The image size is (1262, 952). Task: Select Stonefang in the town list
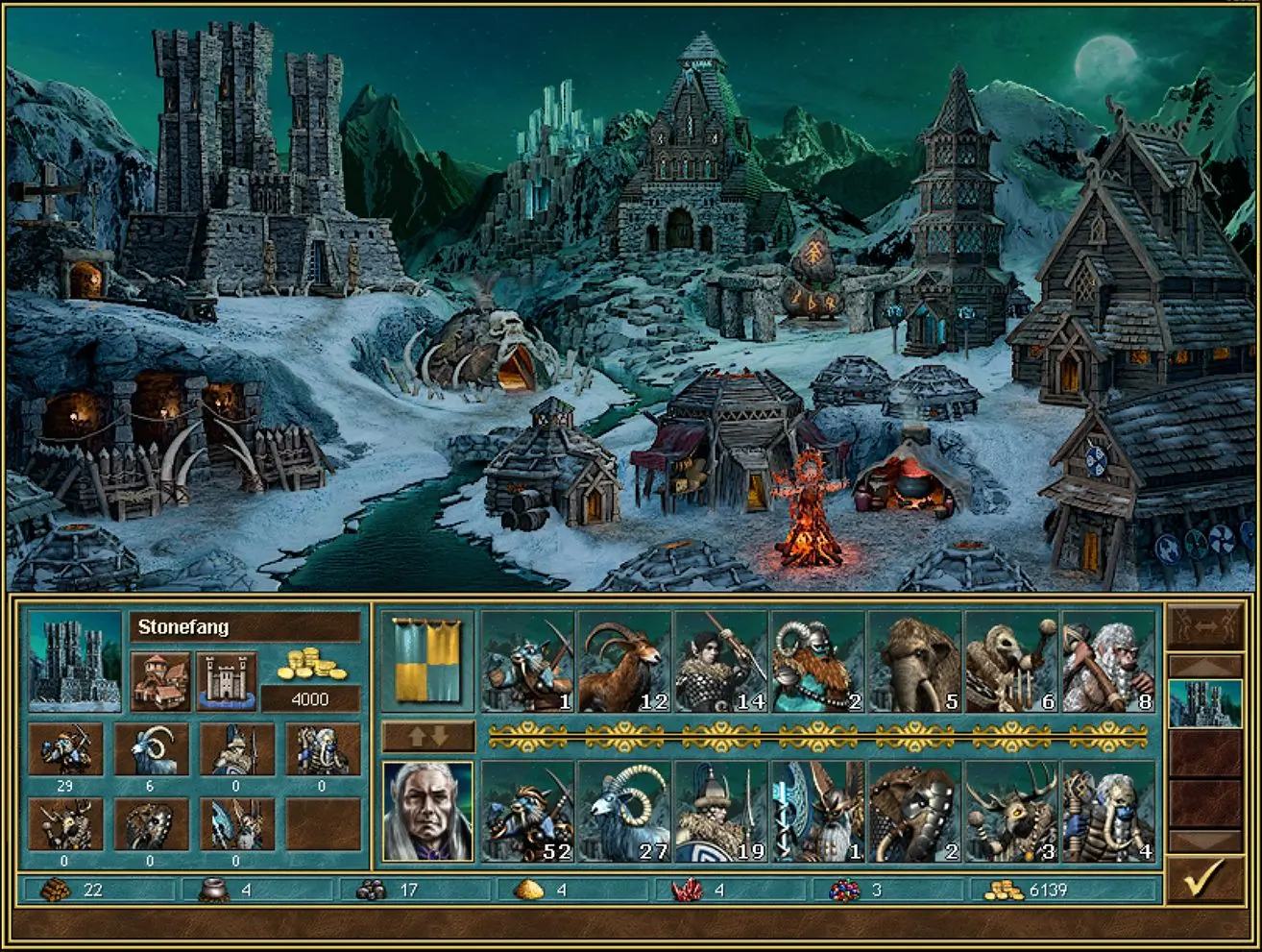[x=1204, y=702]
